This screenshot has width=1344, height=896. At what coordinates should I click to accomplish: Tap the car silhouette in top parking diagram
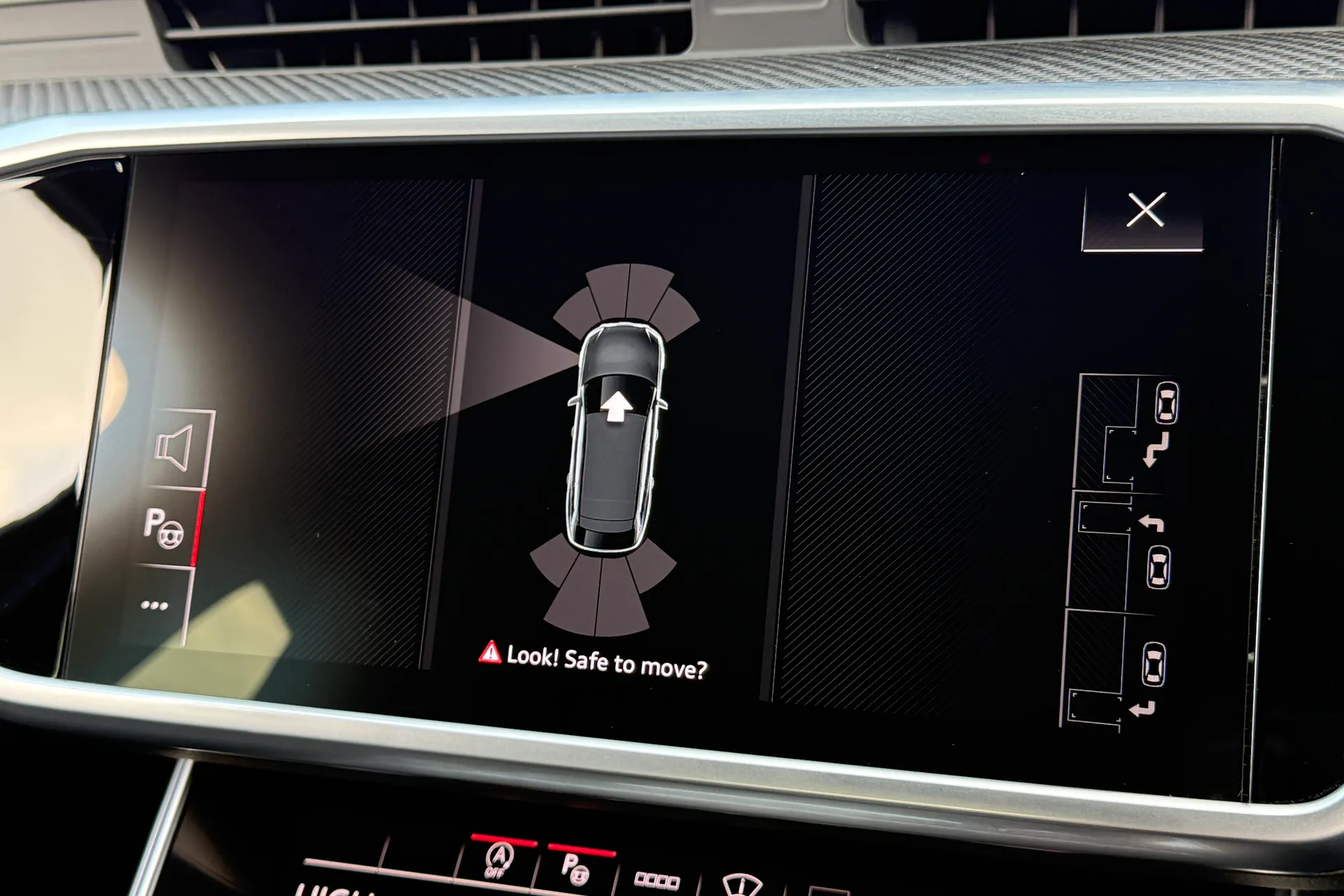point(1166,402)
